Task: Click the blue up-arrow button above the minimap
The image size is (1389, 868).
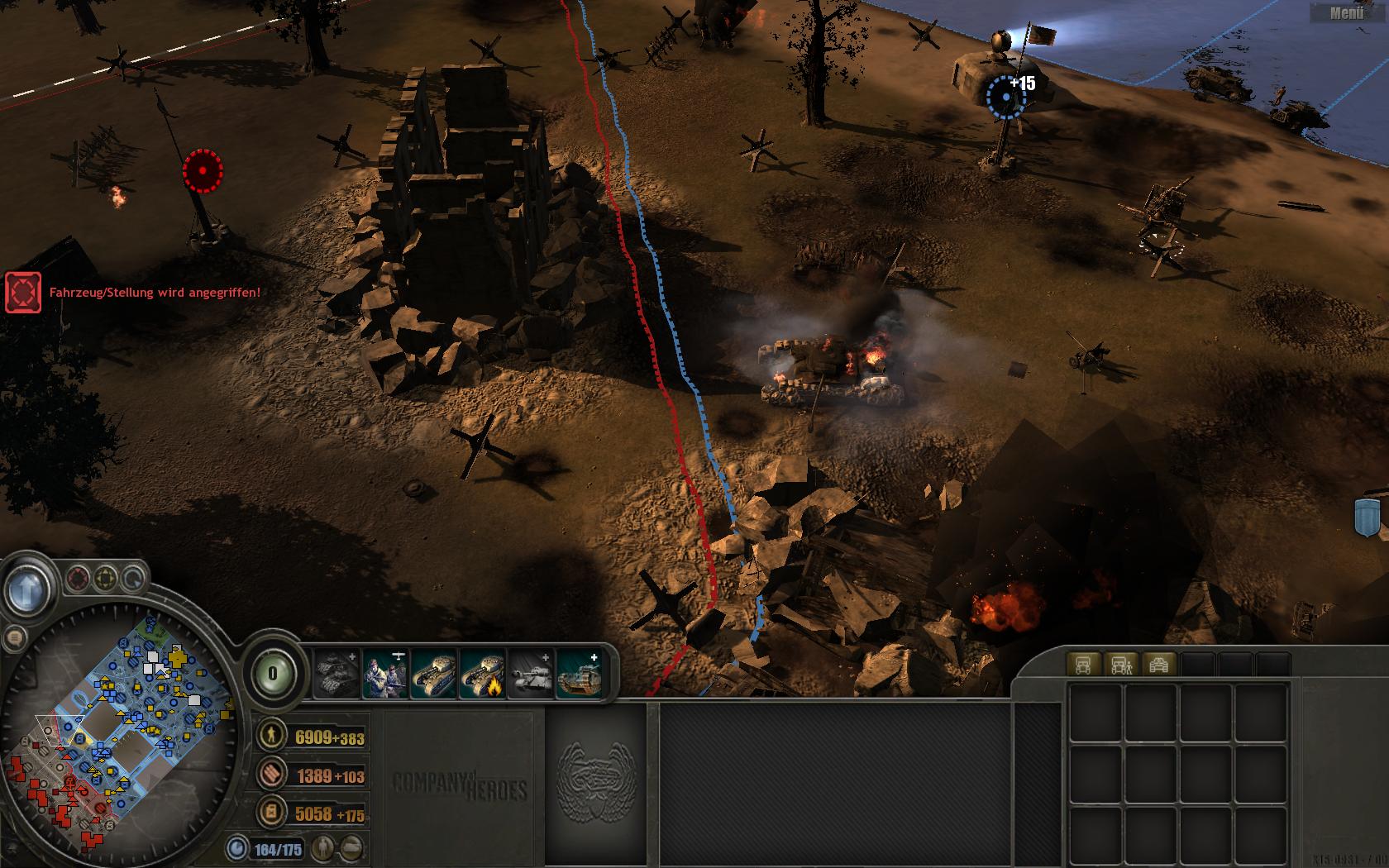Action: 27,589
